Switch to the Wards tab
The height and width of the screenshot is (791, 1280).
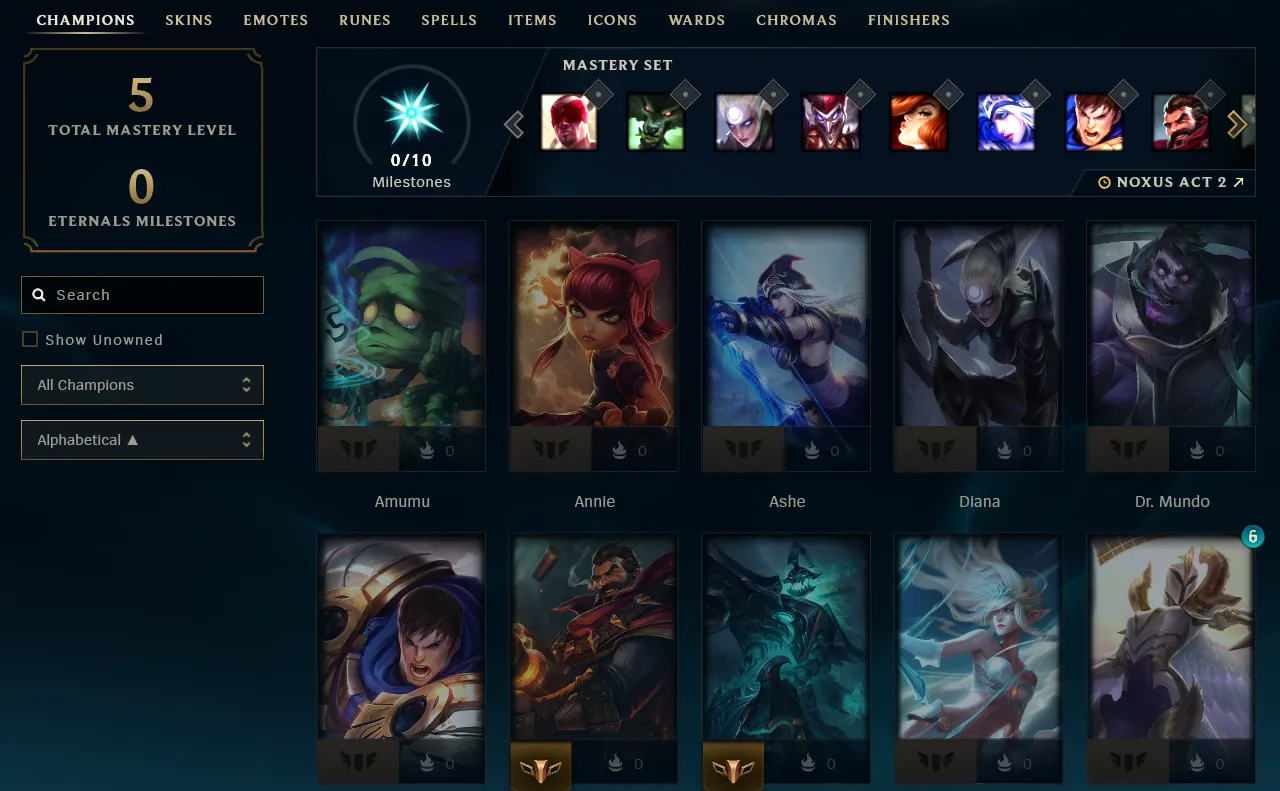point(697,20)
